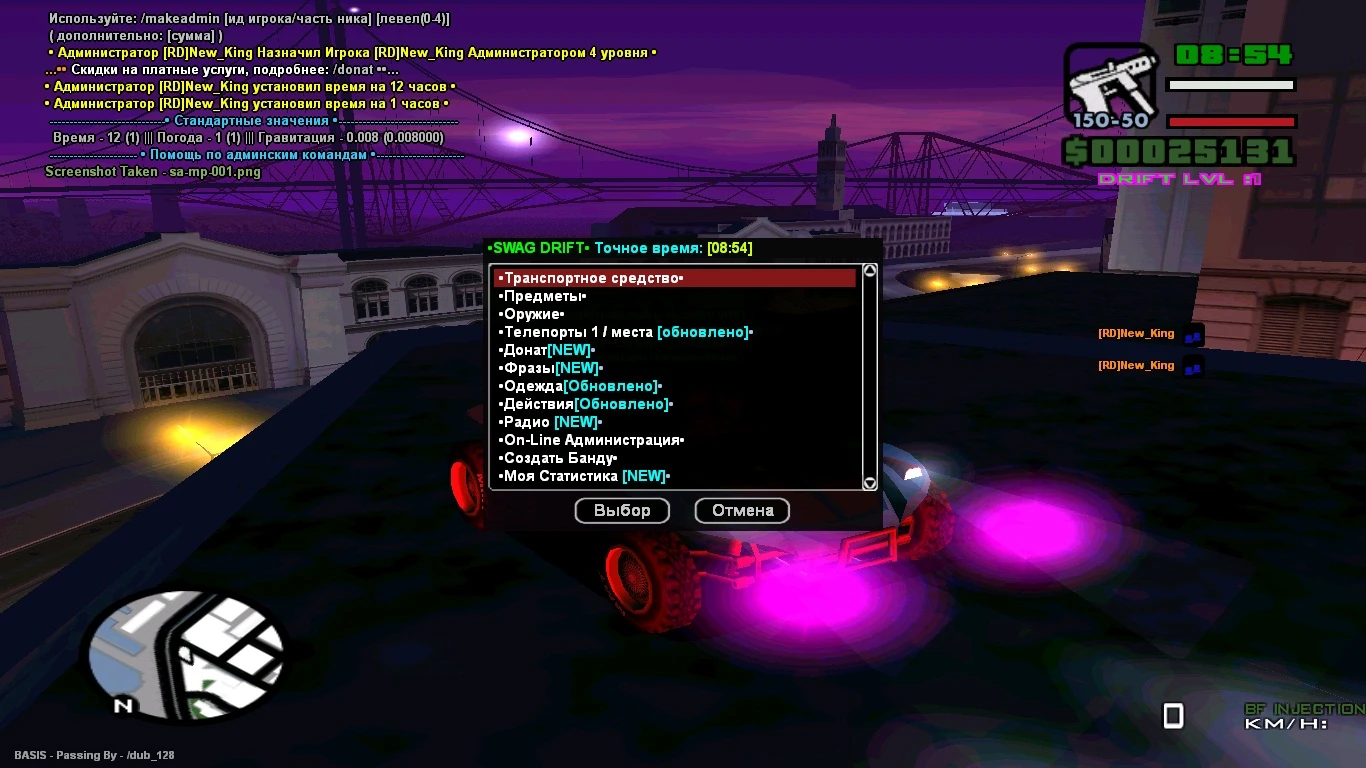Confirm with the Выбор button
This screenshot has width=1366, height=768.
coord(622,511)
